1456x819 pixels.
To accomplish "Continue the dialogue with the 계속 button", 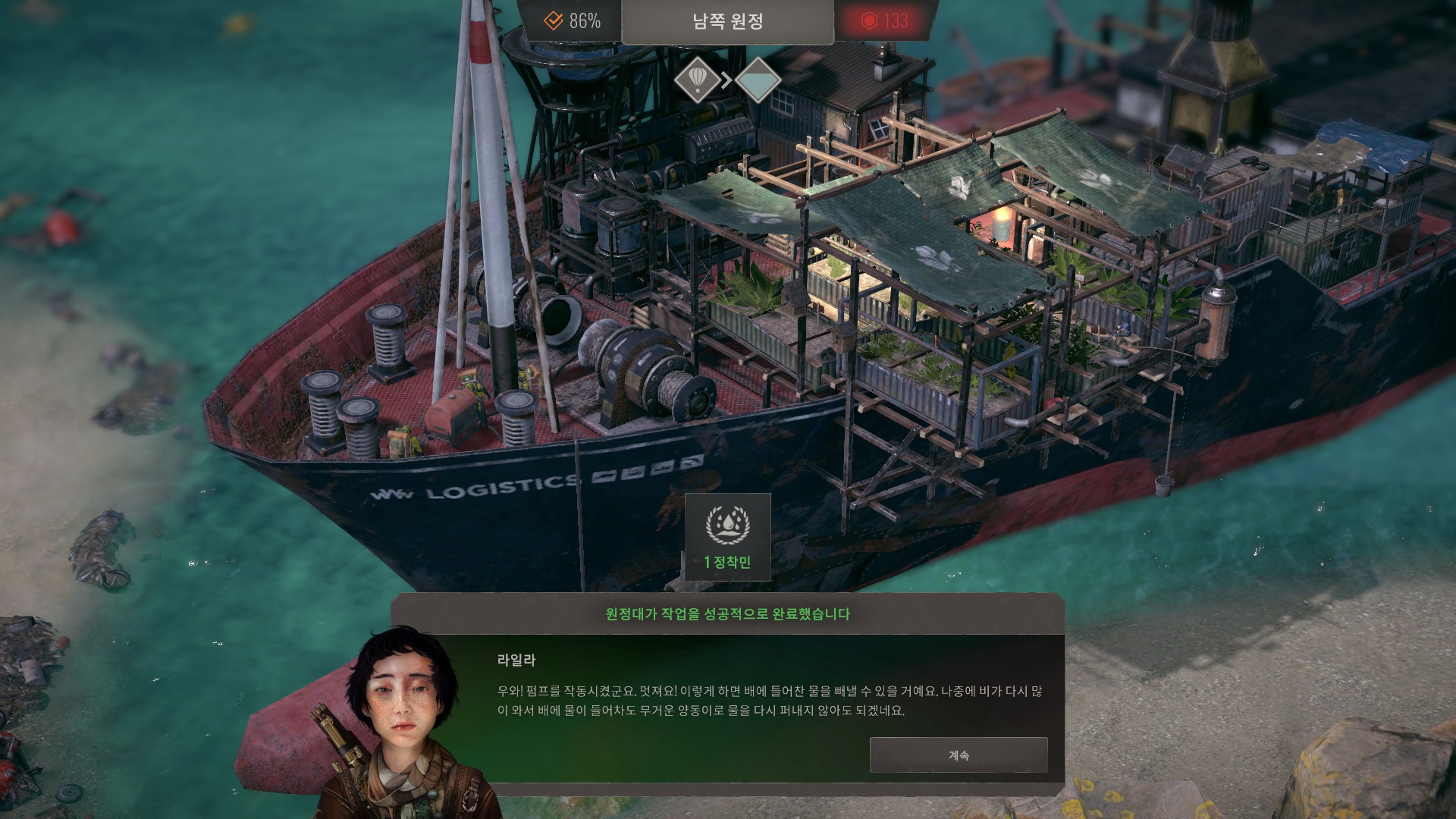I will [959, 755].
